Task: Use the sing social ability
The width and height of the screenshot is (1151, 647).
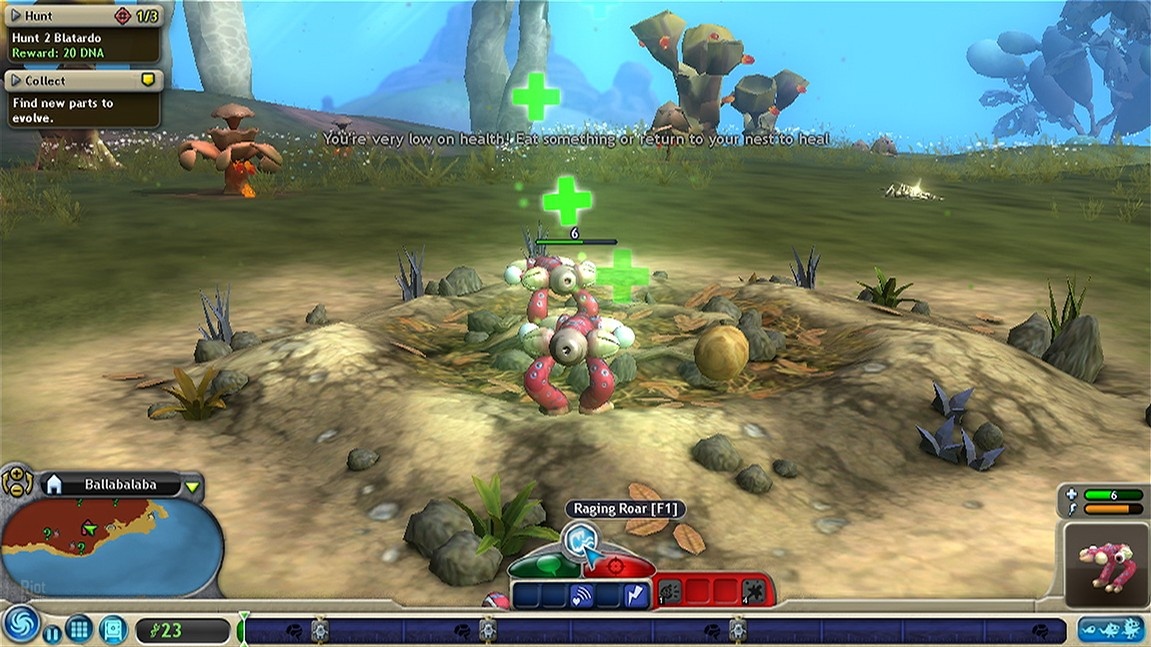Action: tap(582, 596)
